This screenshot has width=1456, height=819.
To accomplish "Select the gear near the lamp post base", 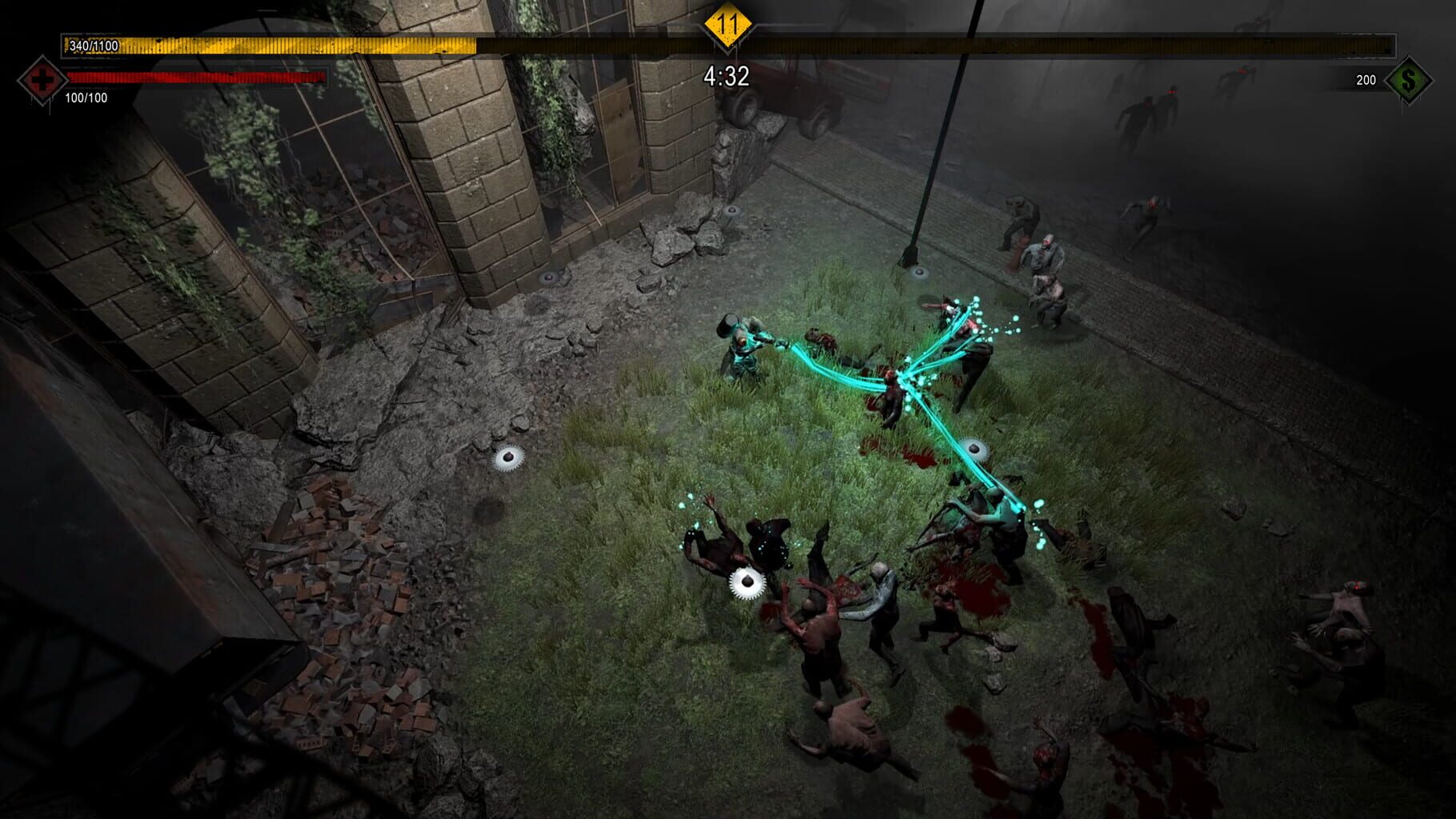I will pos(921,272).
